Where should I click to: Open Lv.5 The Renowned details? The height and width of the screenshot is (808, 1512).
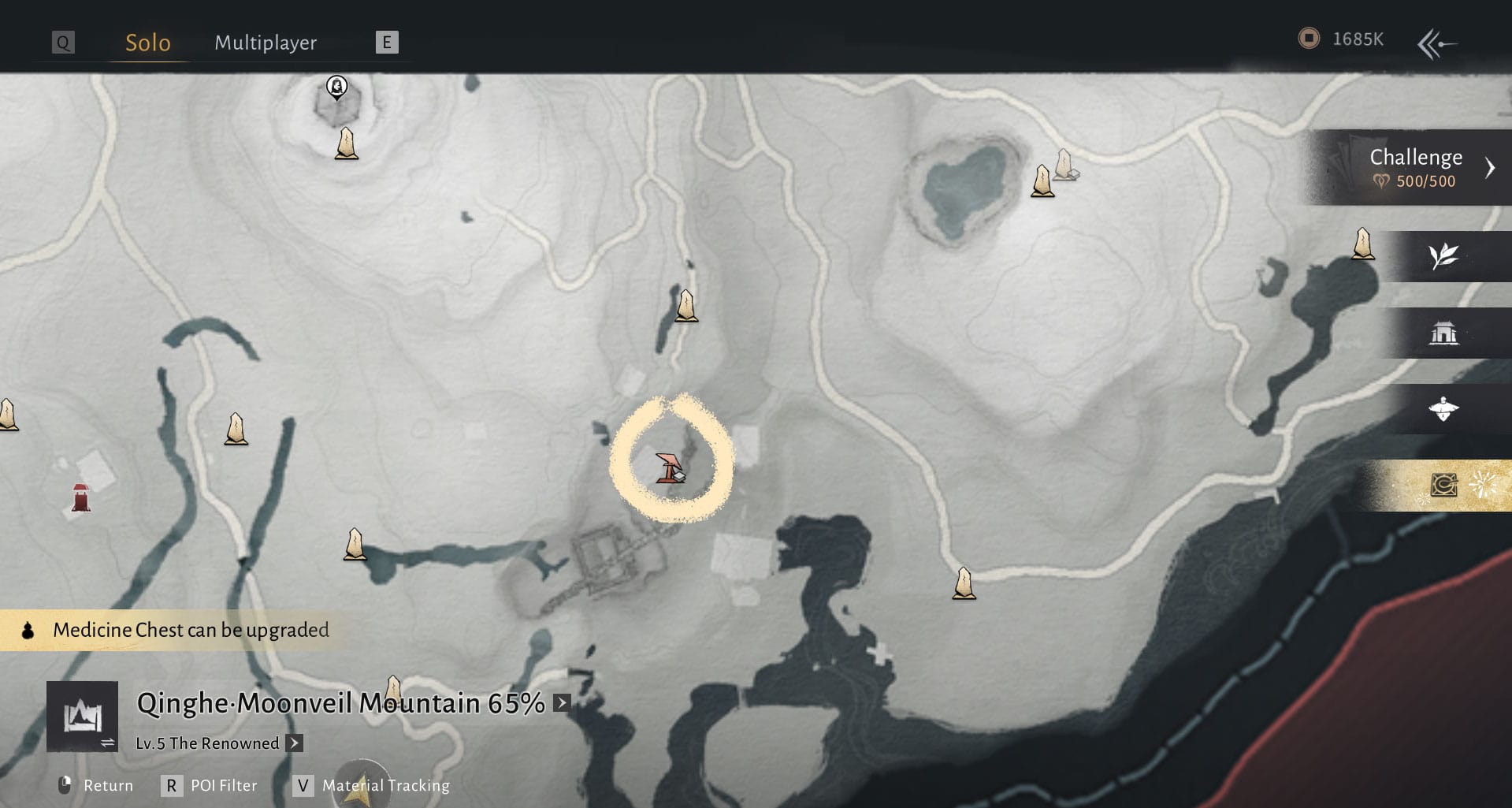point(294,743)
